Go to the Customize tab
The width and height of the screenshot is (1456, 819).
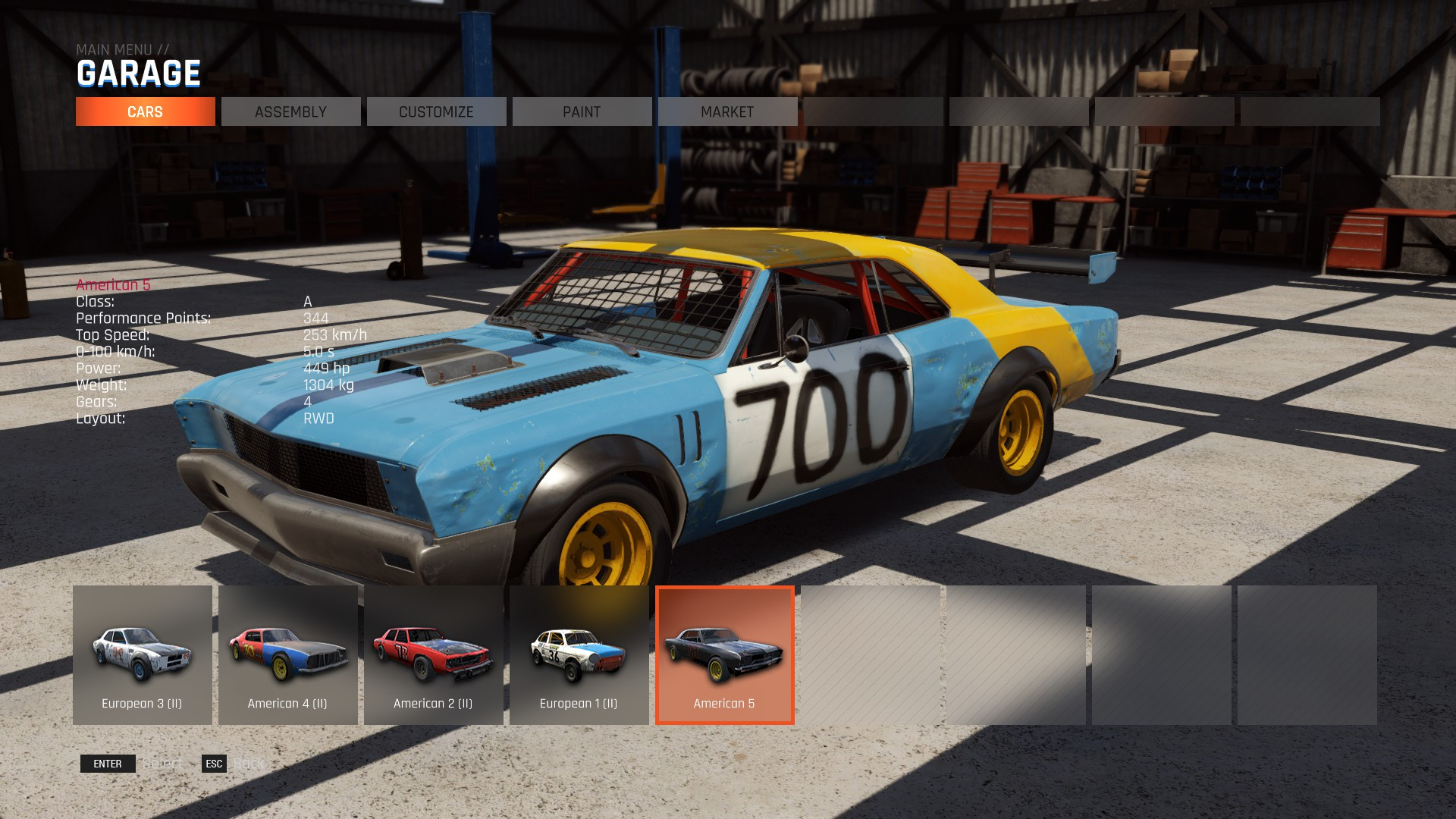436,111
